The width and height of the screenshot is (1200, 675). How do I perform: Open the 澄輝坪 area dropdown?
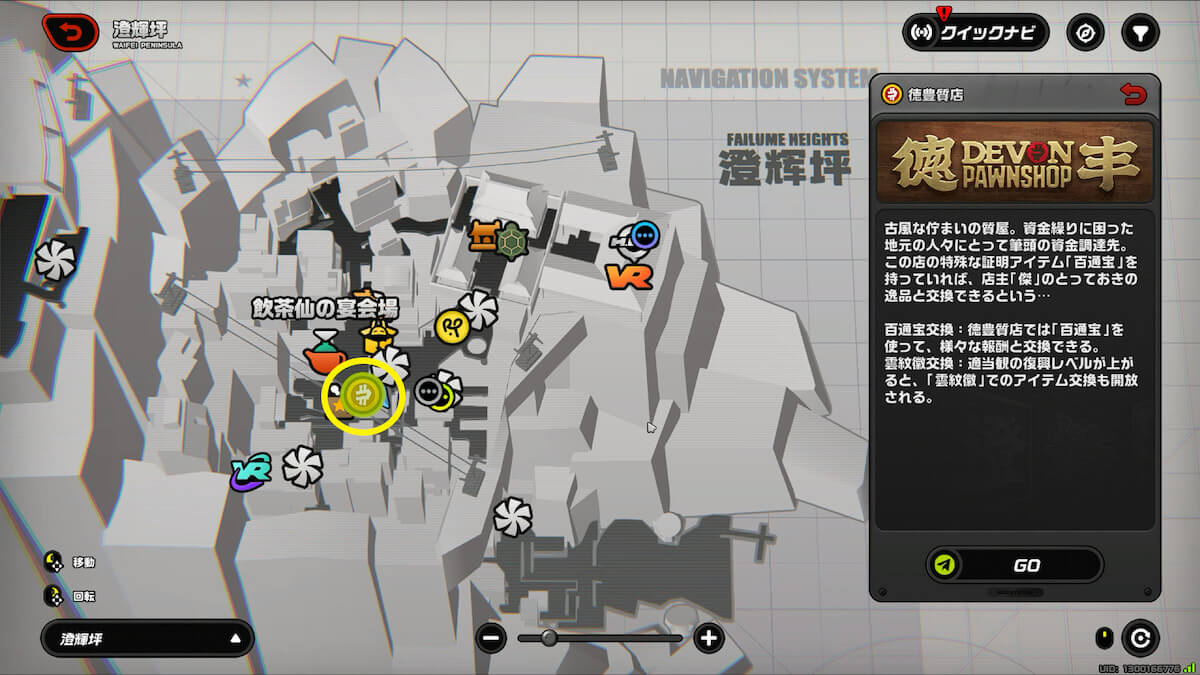147,638
